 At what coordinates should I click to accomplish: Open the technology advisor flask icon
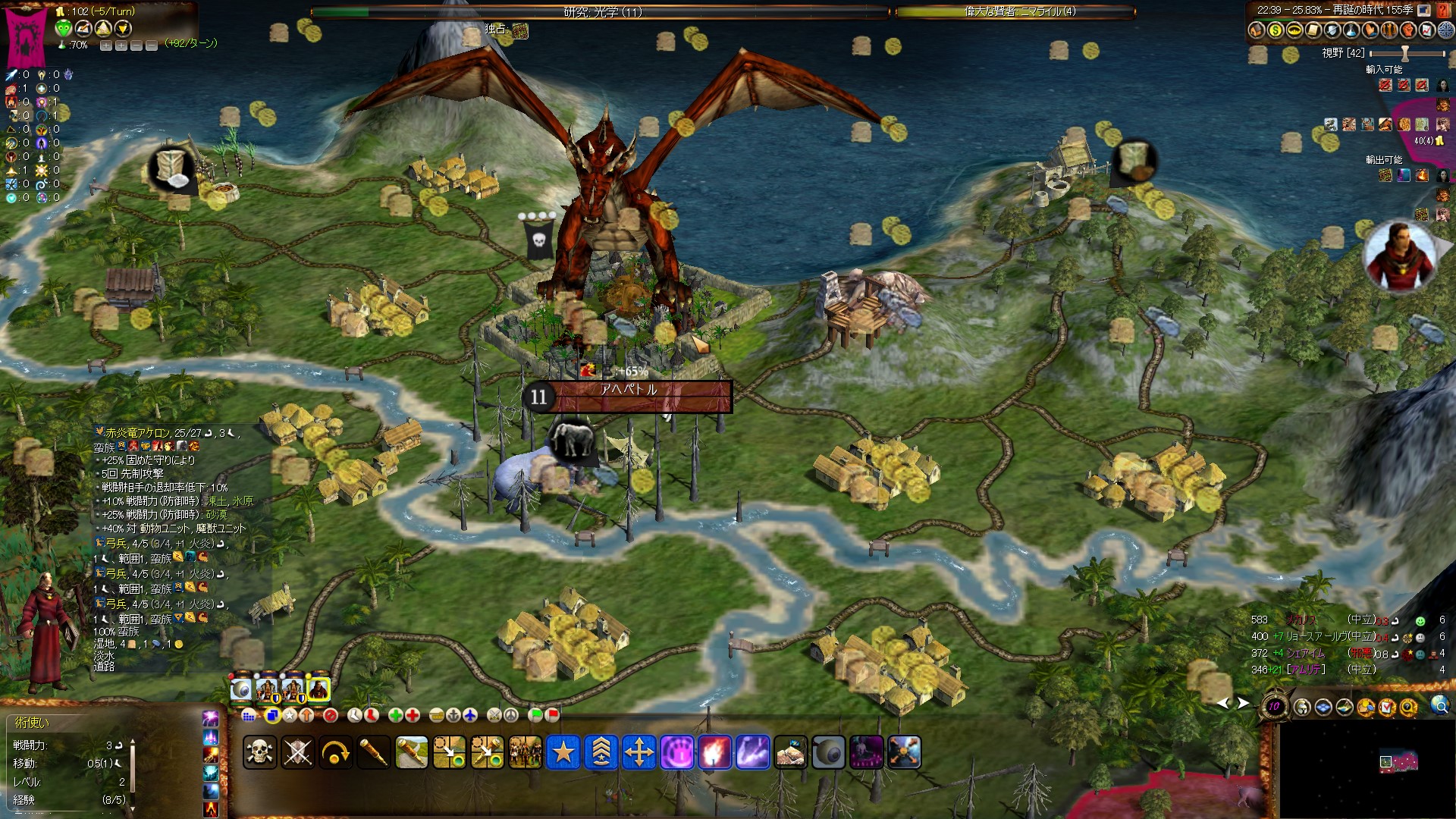point(1351,30)
